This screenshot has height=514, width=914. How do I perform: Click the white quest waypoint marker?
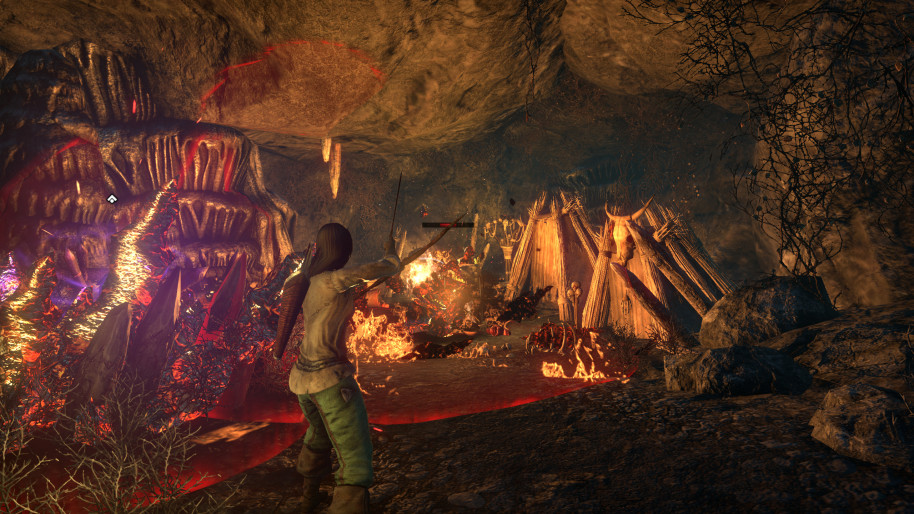click(x=112, y=199)
